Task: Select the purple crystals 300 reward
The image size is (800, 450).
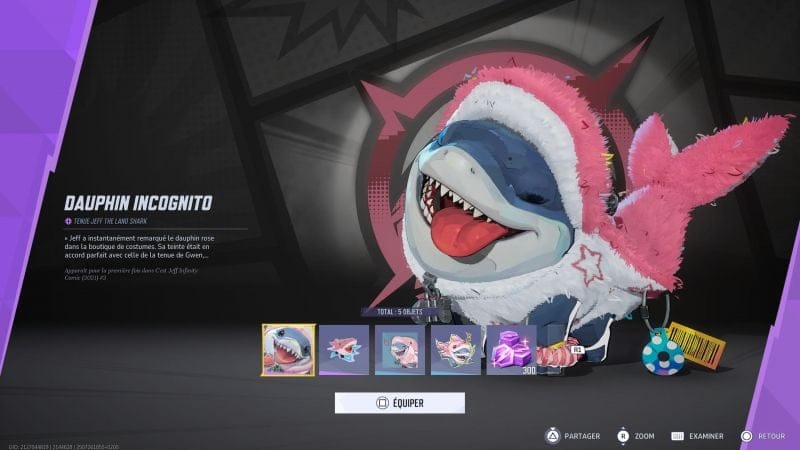Action: pos(511,350)
